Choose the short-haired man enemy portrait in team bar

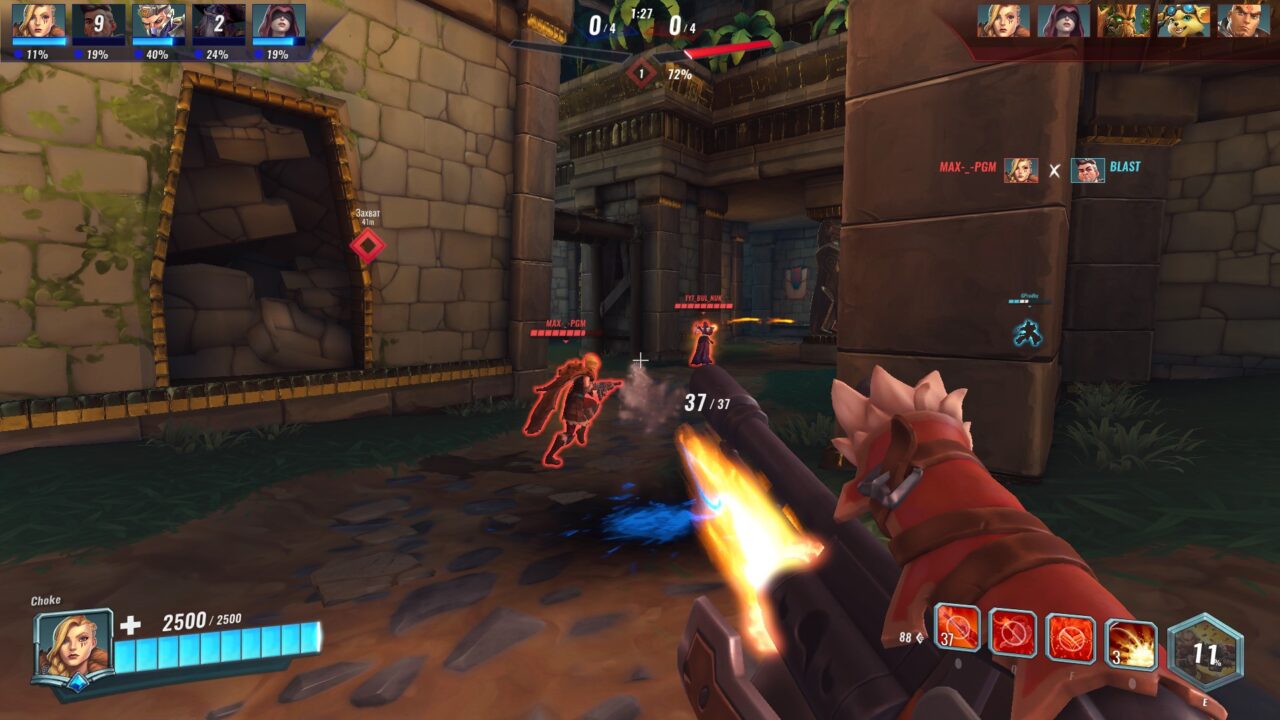tap(1243, 20)
